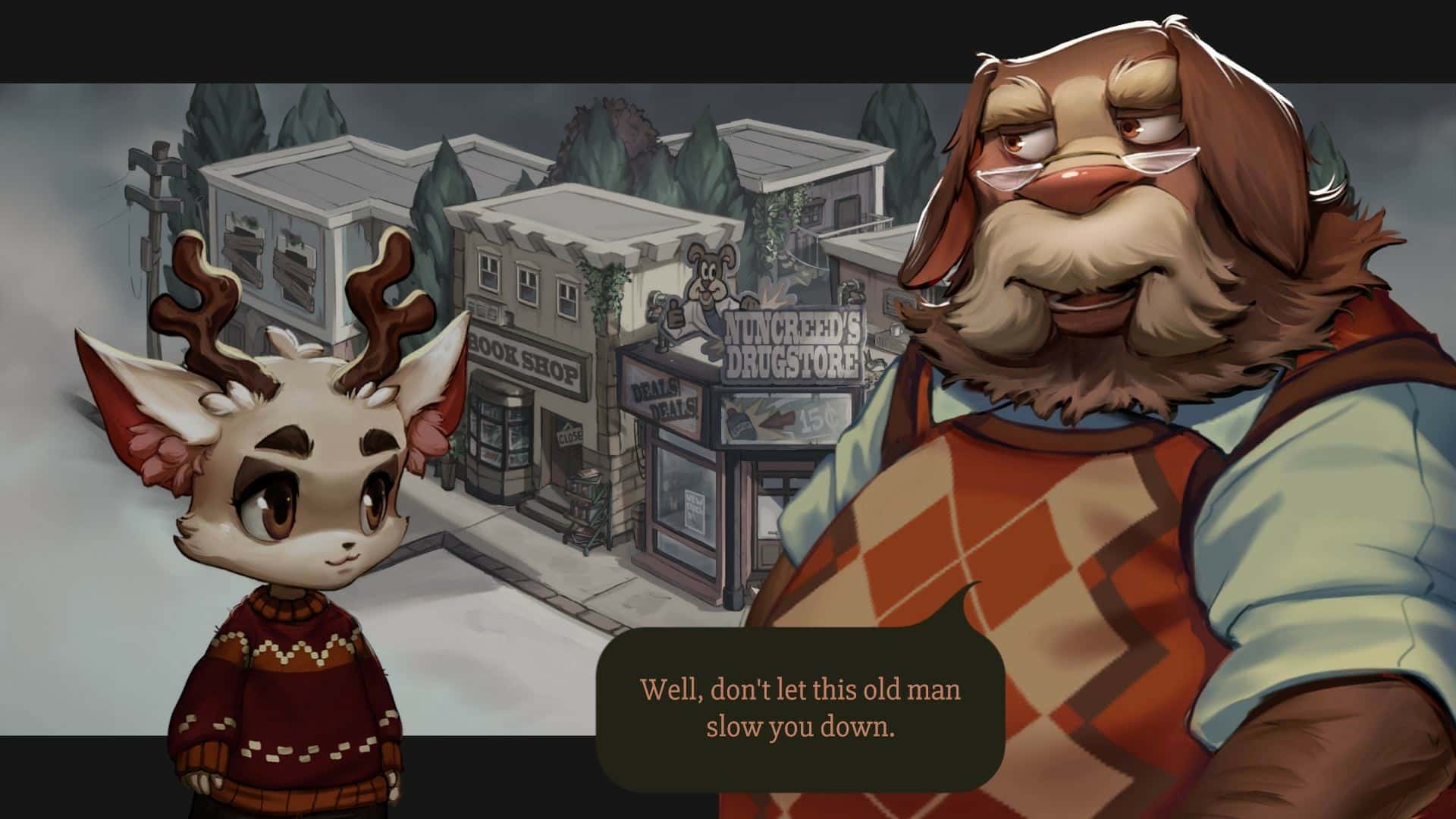Click the NEW STOCK IN sign in the drugstore window
This screenshot has height=819, width=1456.
point(694,510)
